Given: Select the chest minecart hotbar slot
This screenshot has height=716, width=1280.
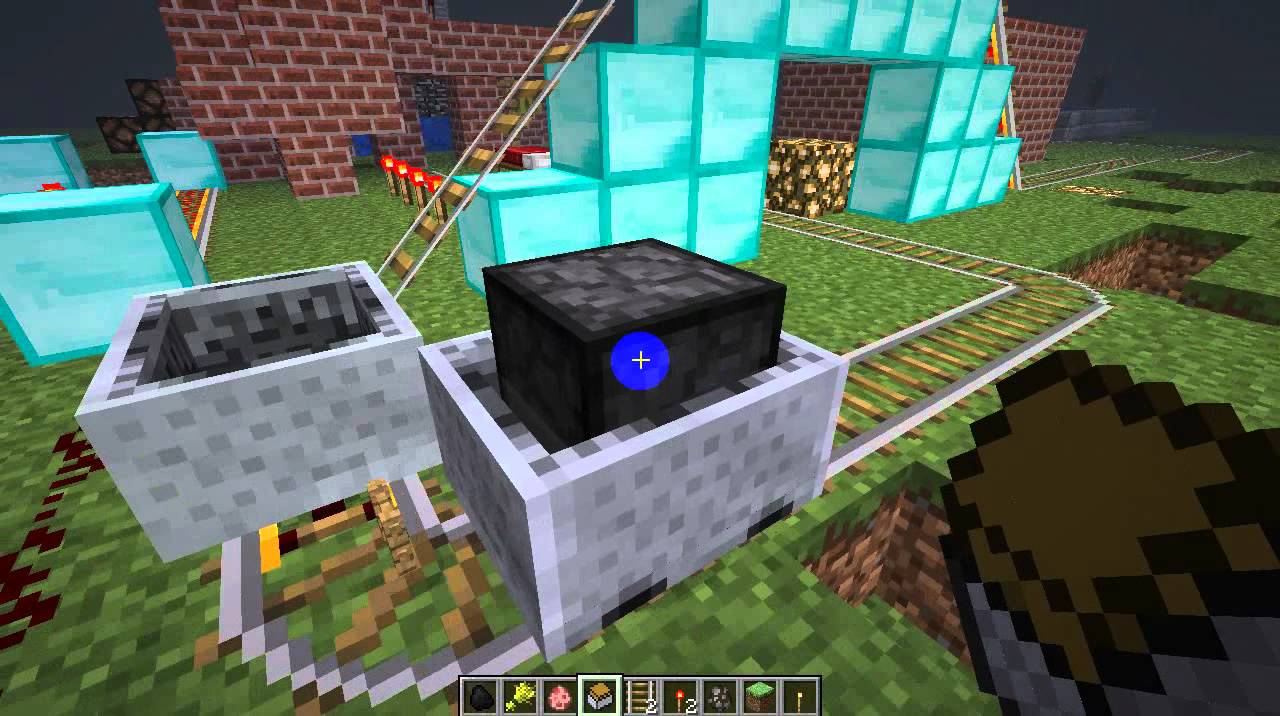Looking at the screenshot, I should click(600, 697).
